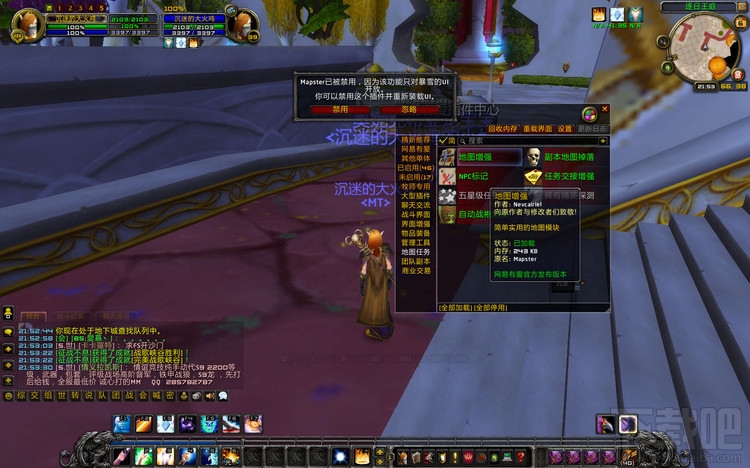
Task: Select the 副本地图掉落 skull addon entry
Action: tap(566, 157)
